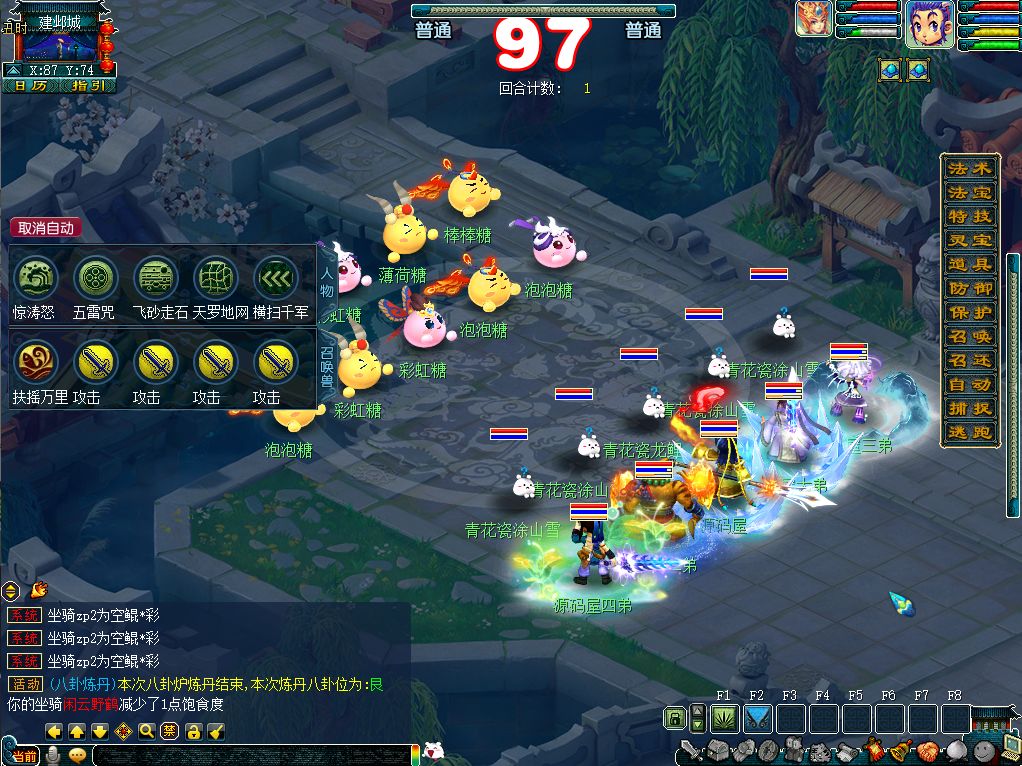Use the 横扫千军 skill
The image size is (1022, 766).
(274, 278)
